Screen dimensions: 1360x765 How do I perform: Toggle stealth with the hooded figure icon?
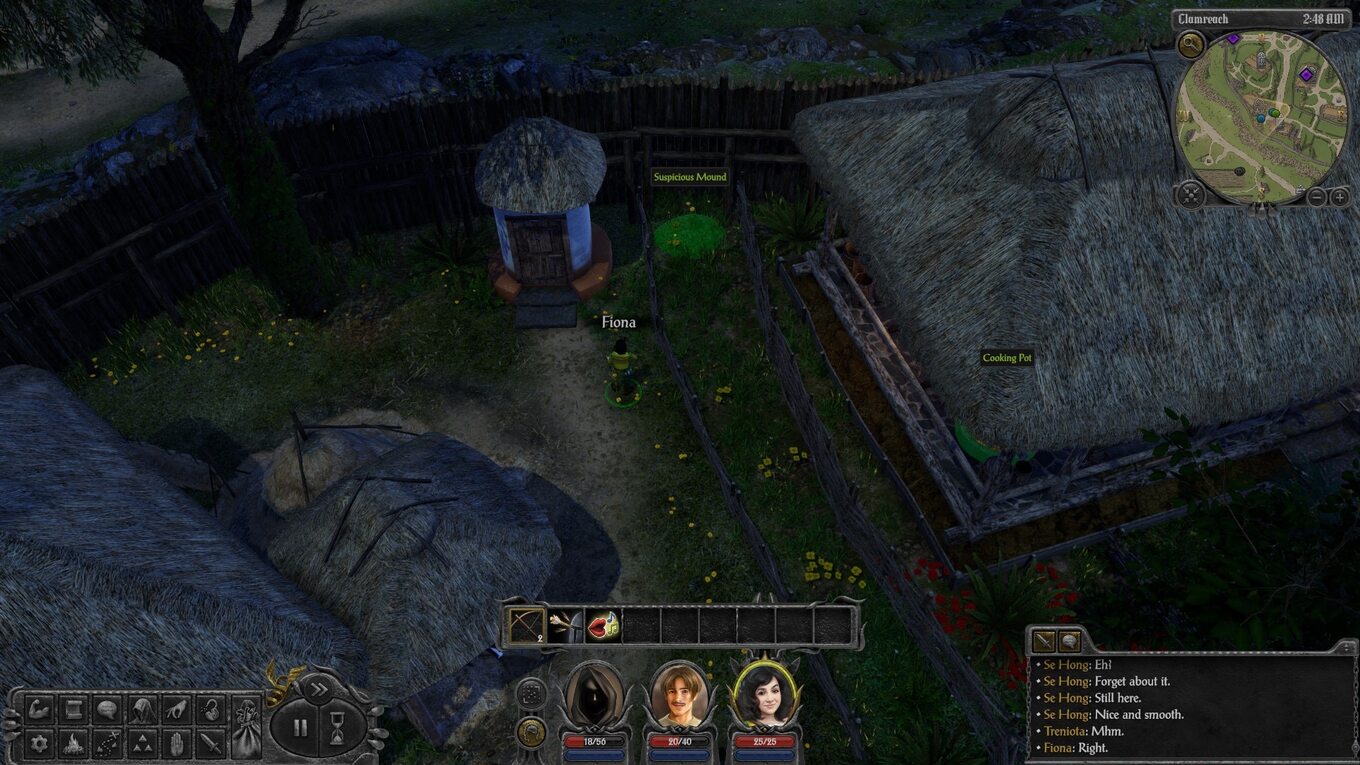tap(142, 709)
